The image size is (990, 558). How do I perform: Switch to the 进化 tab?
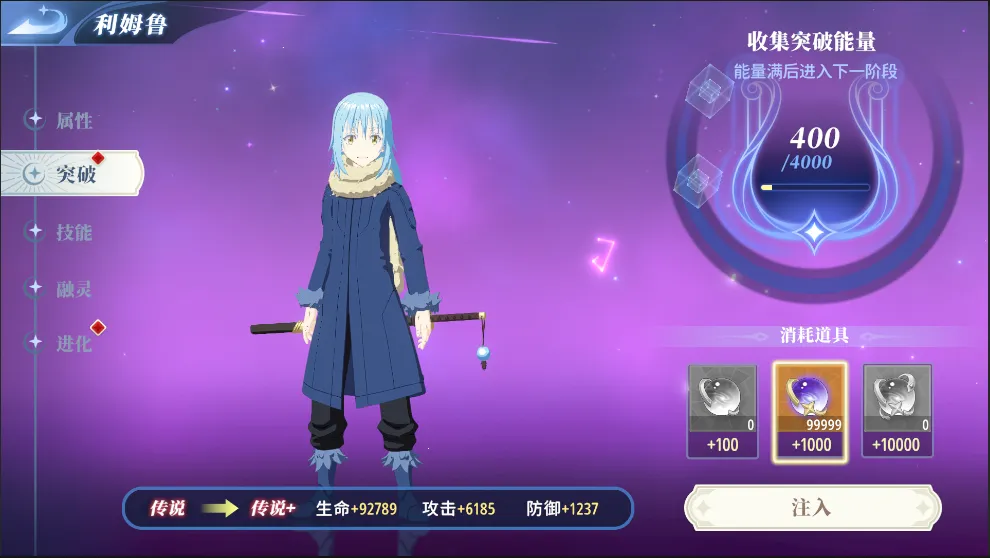coord(72,343)
